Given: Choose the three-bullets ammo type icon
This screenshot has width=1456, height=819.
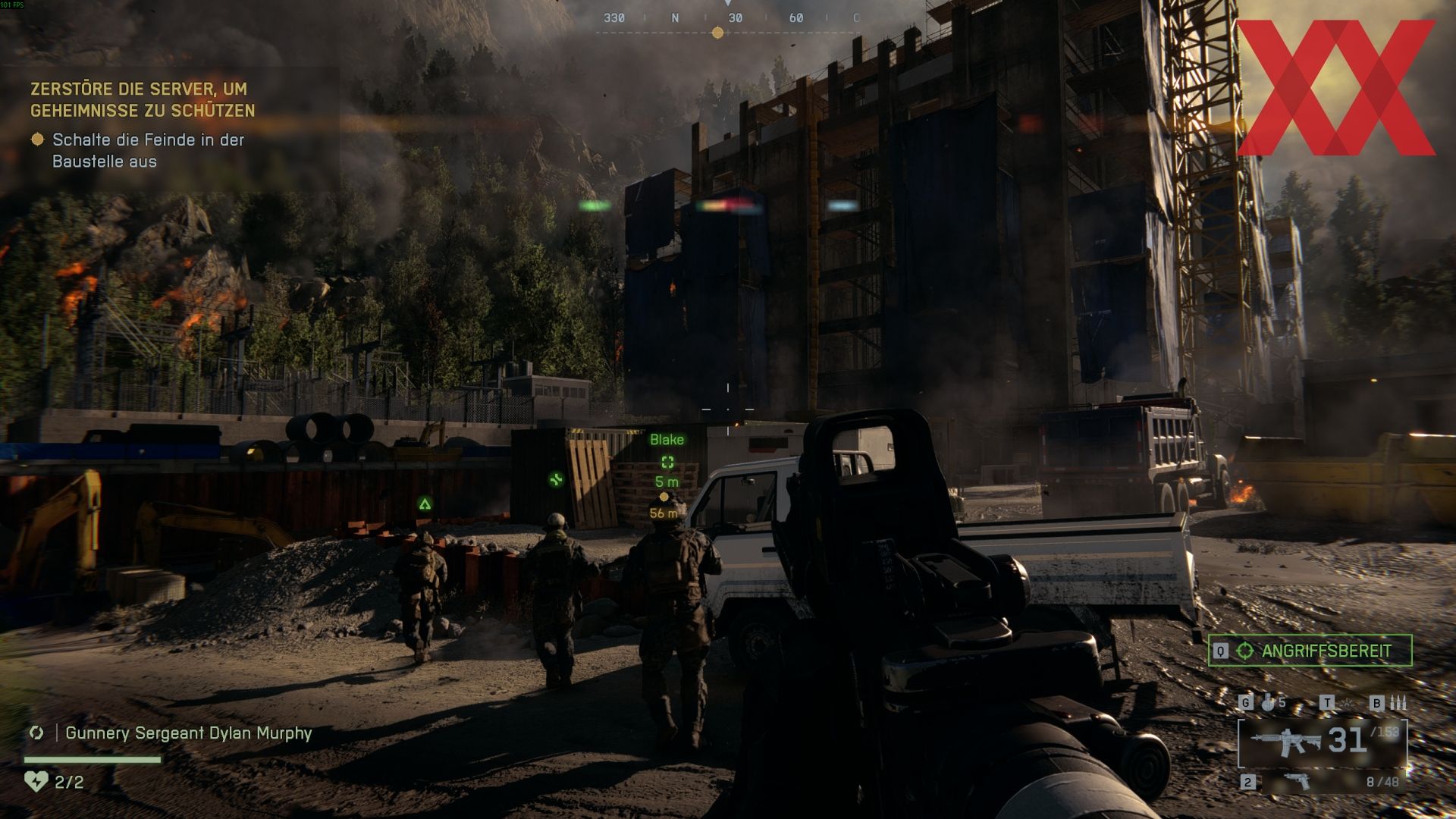Looking at the screenshot, I should tap(1398, 703).
